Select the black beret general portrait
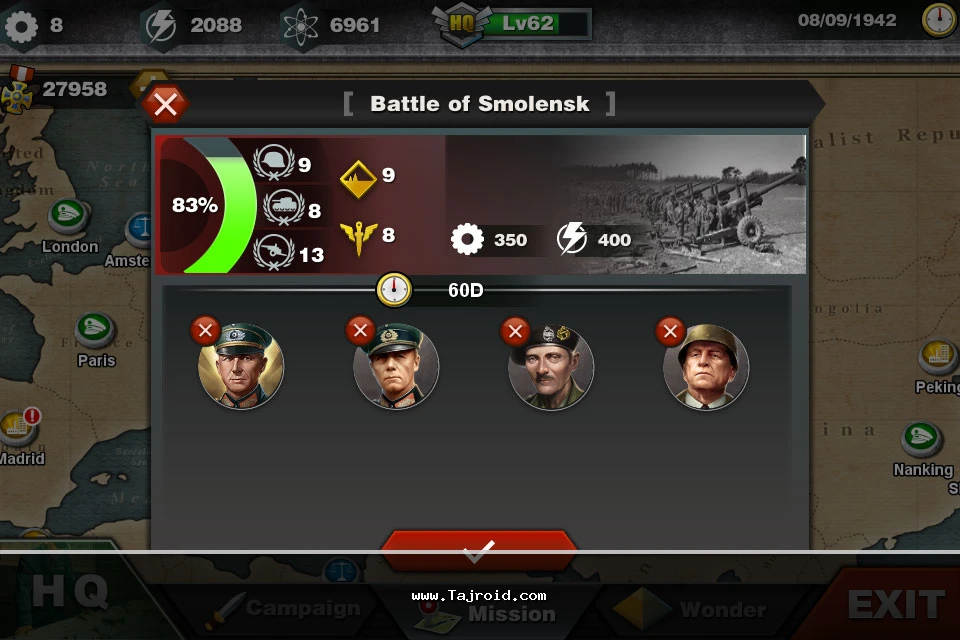The height and width of the screenshot is (640, 960). tap(551, 368)
